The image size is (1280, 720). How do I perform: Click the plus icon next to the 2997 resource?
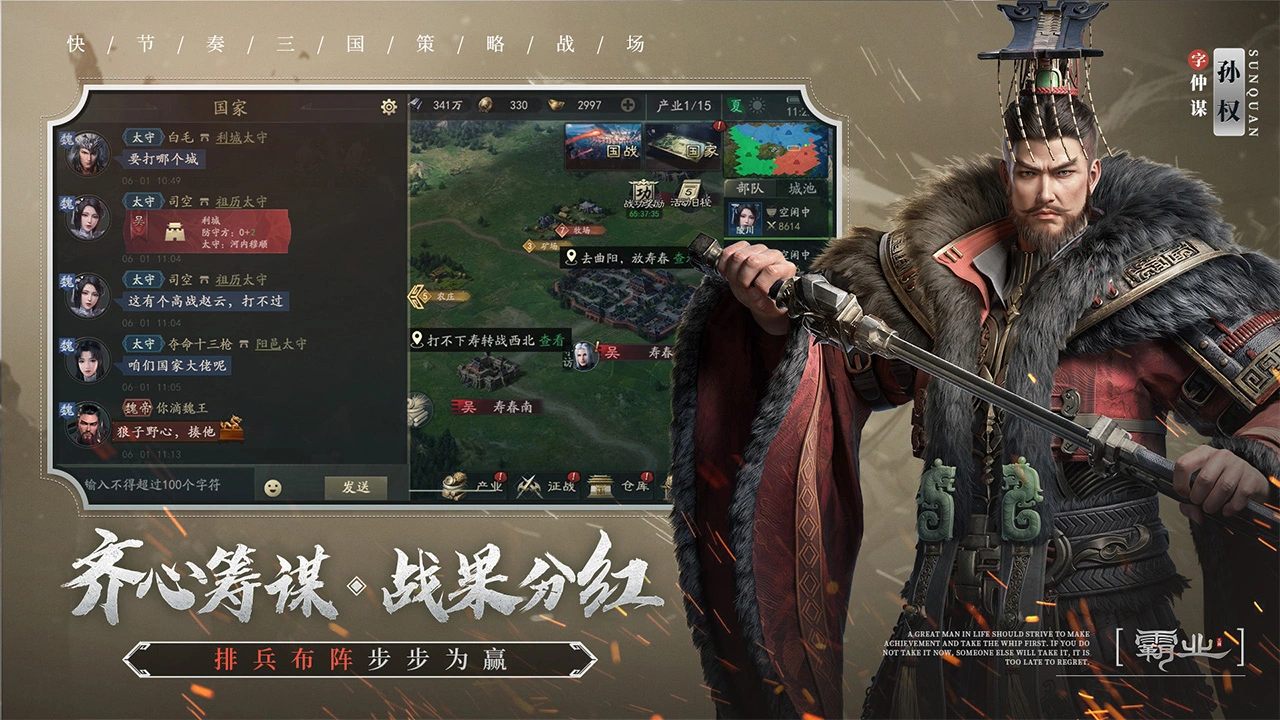click(x=627, y=104)
